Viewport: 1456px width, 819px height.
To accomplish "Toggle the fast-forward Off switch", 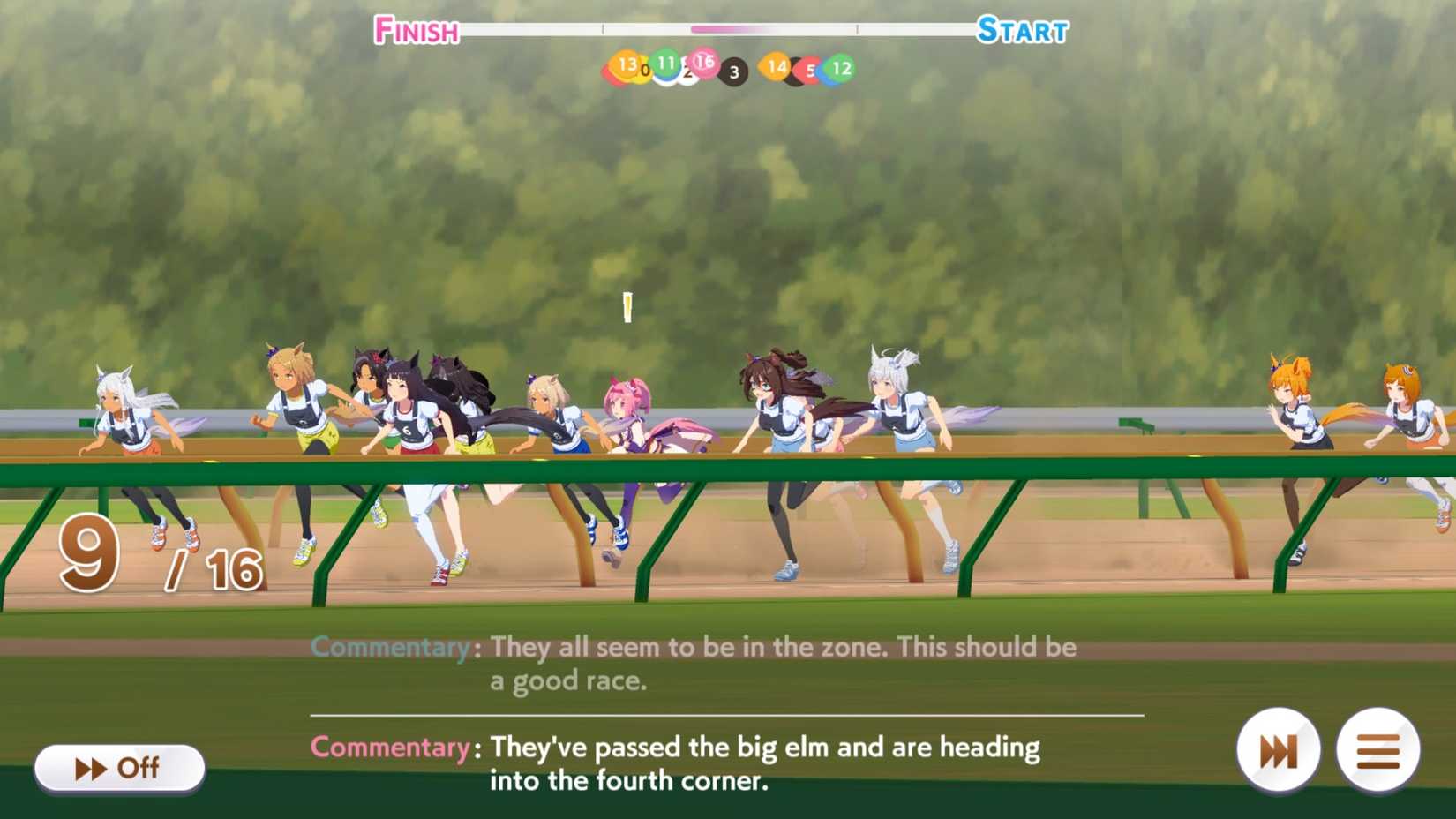I will [x=119, y=768].
